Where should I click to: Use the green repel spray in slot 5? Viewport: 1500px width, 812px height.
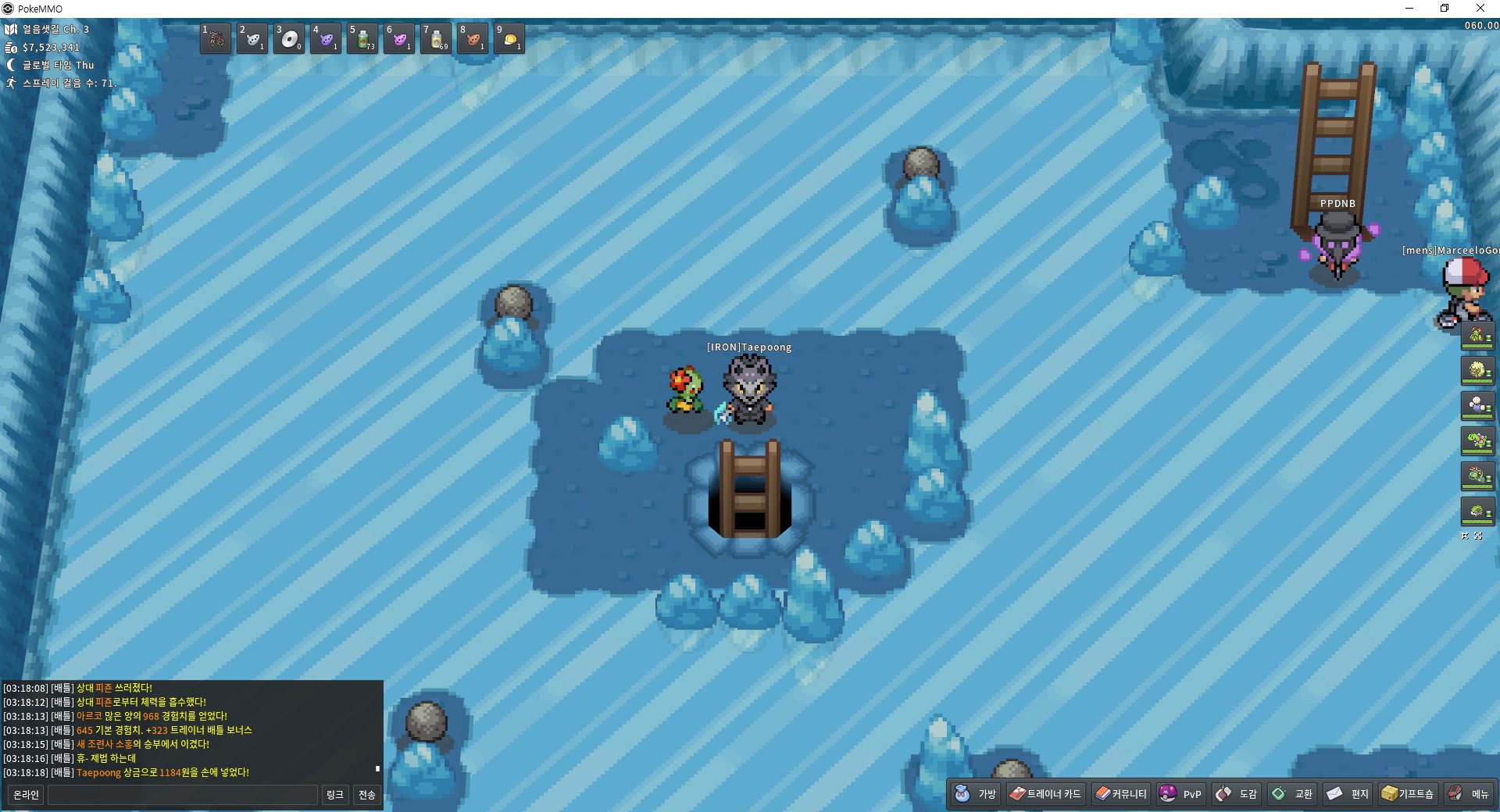pyautogui.click(x=362, y=38)
